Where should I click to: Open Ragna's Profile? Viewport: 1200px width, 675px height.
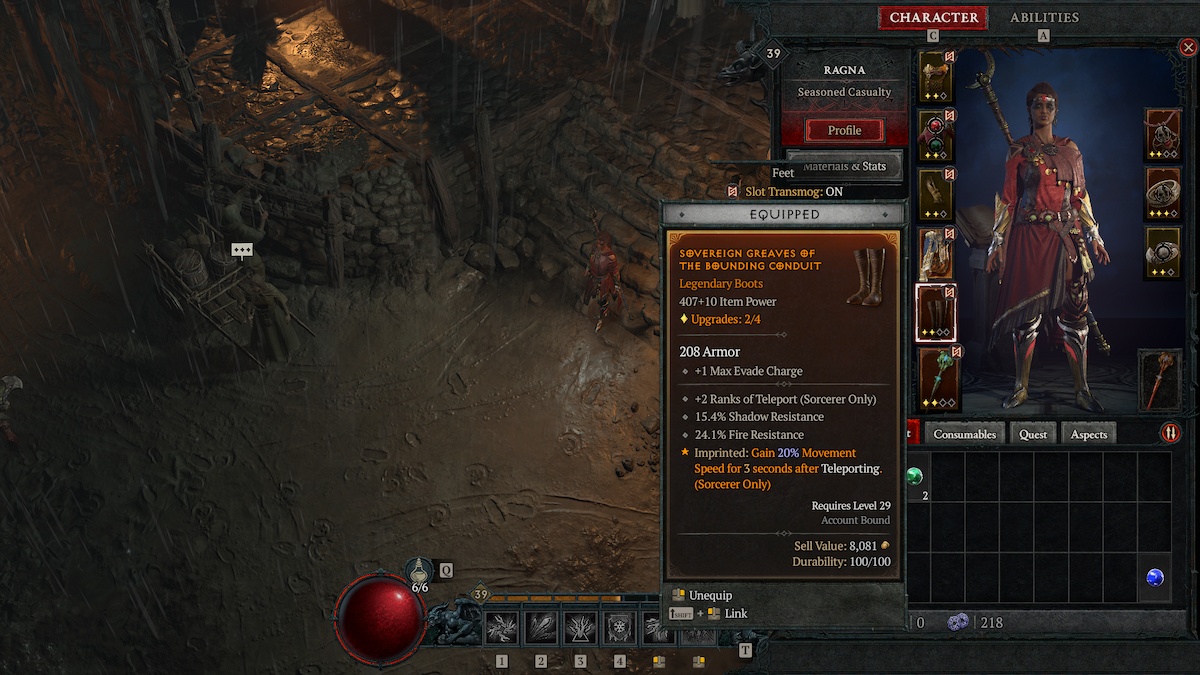tap(844, 130)
